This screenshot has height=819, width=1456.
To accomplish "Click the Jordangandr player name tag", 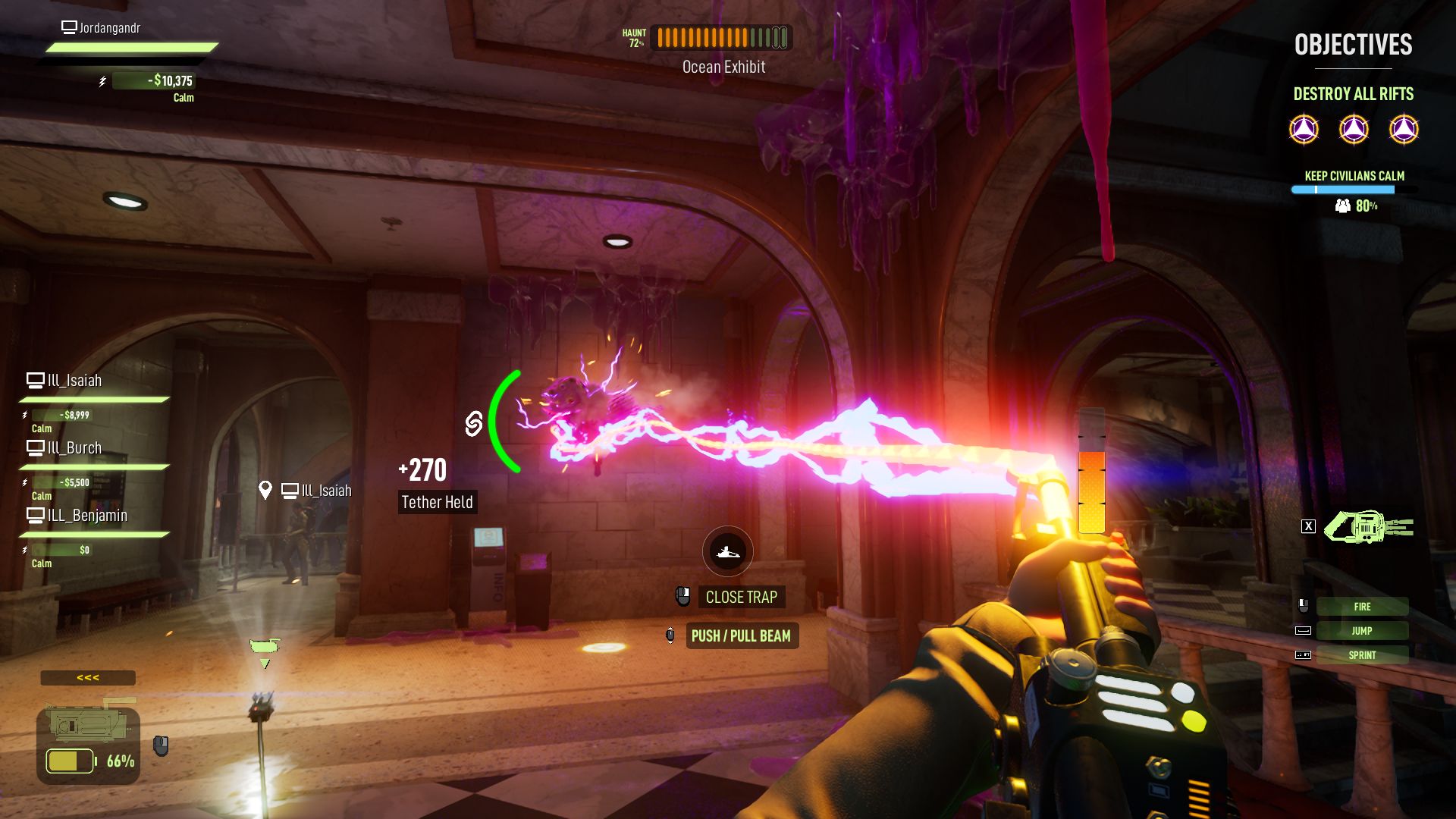I will (109, 28).
